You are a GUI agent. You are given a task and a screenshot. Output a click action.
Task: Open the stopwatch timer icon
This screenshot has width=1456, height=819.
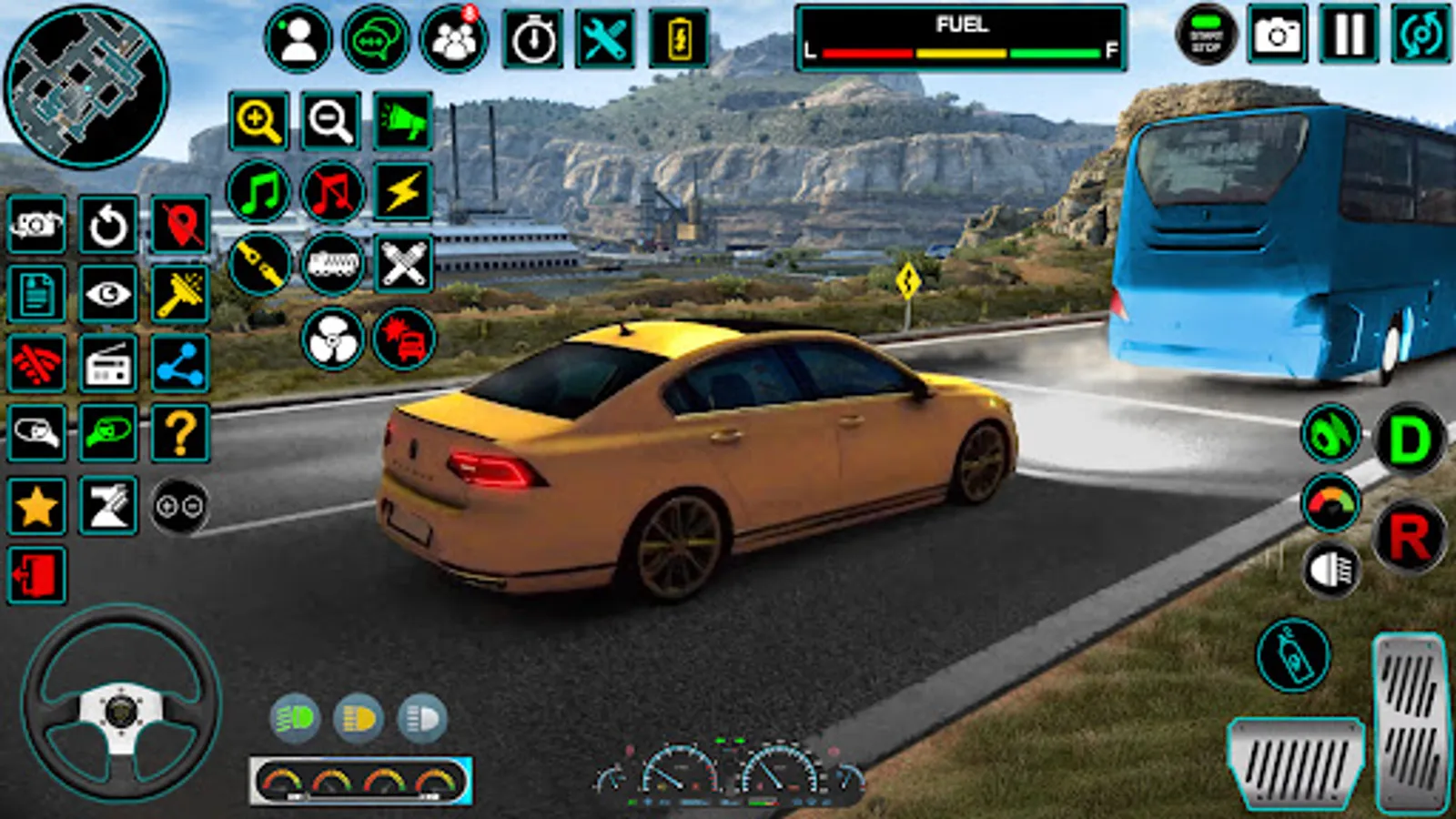click(532, 39)
